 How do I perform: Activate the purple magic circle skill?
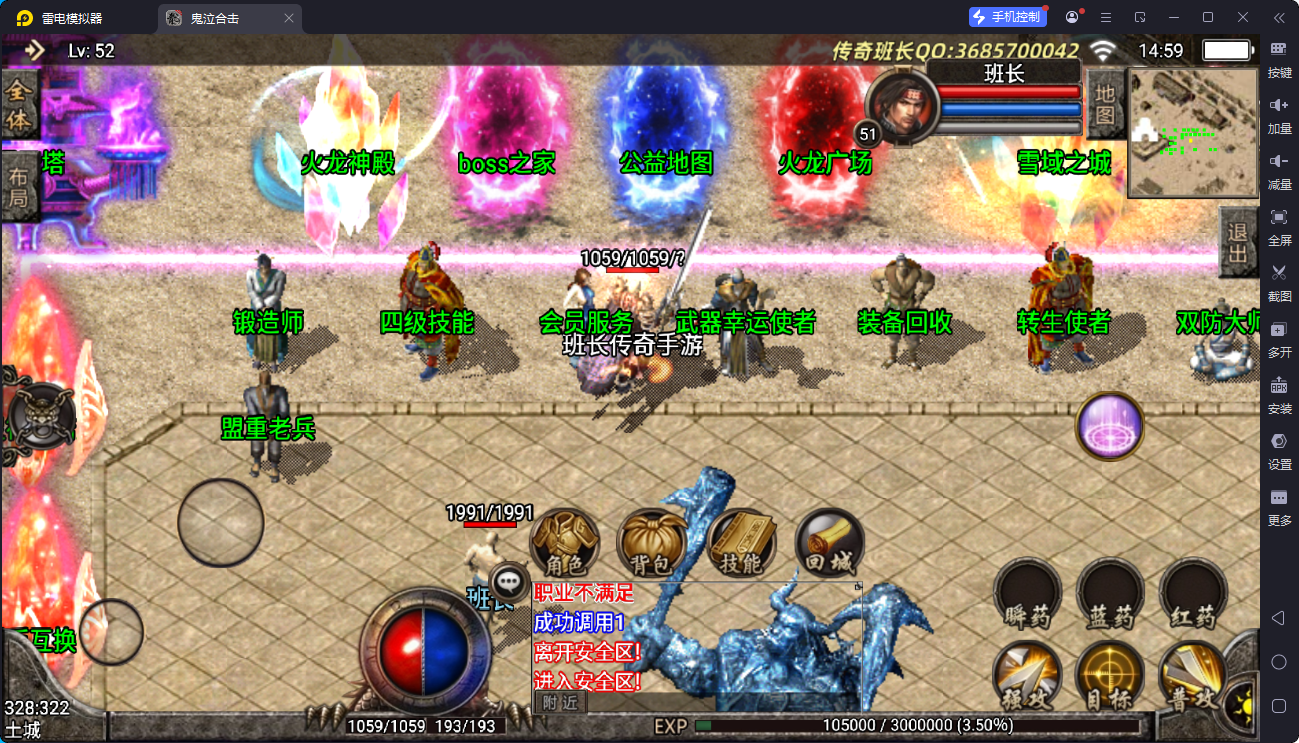coord(1110,427)
